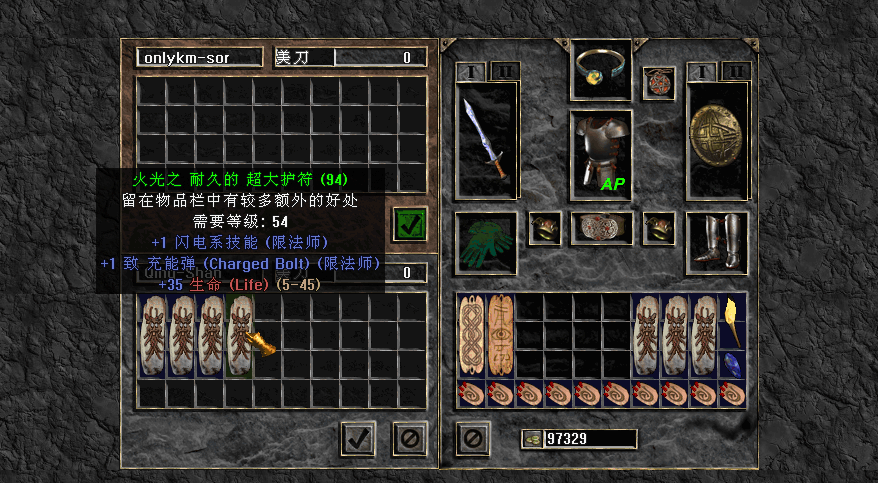Viewport: 878px width, 483px height.
Task: Select the circlet in the helm slot
Action: click(601, 69)
